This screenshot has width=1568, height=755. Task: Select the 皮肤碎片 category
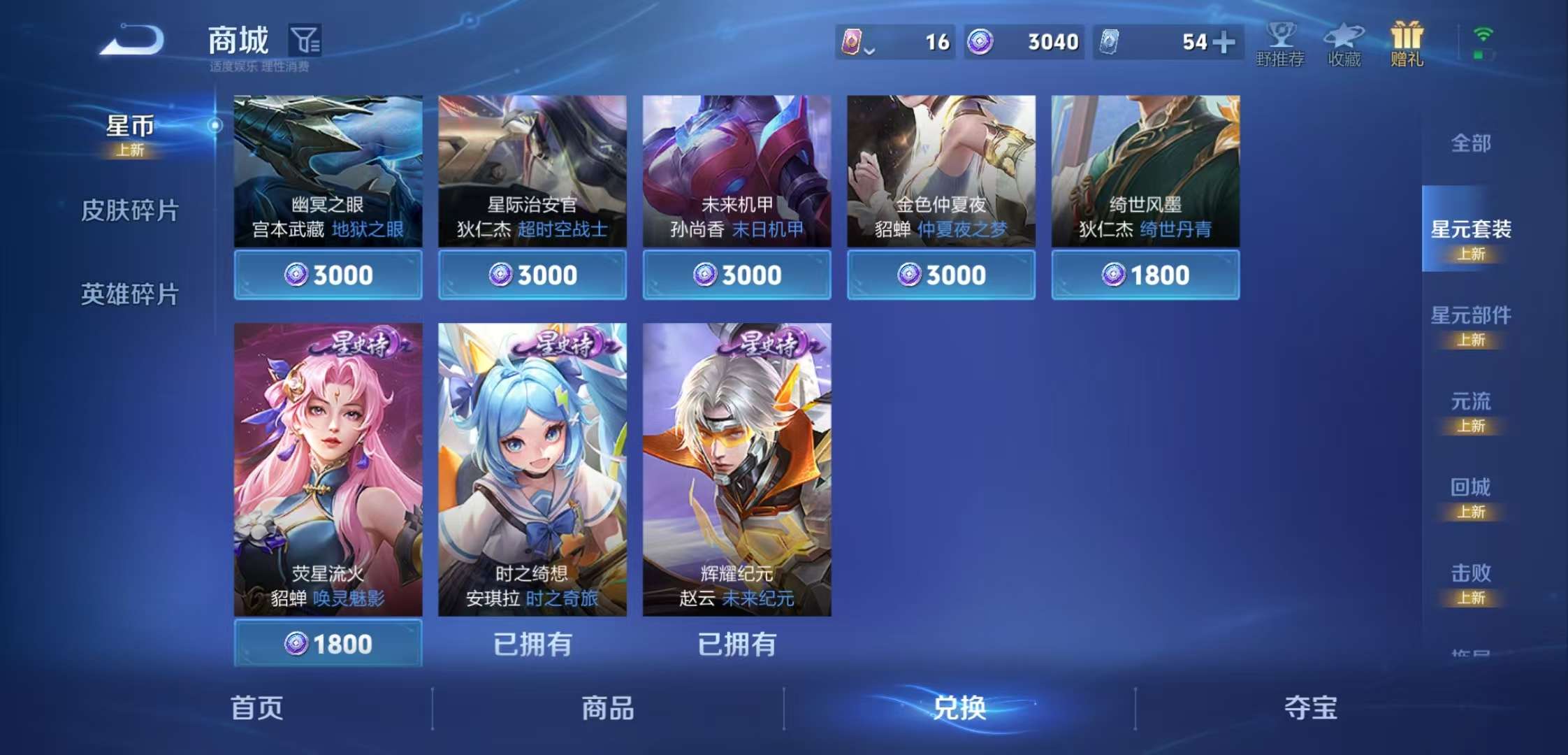pyautogui.click(x=129, y=208)
